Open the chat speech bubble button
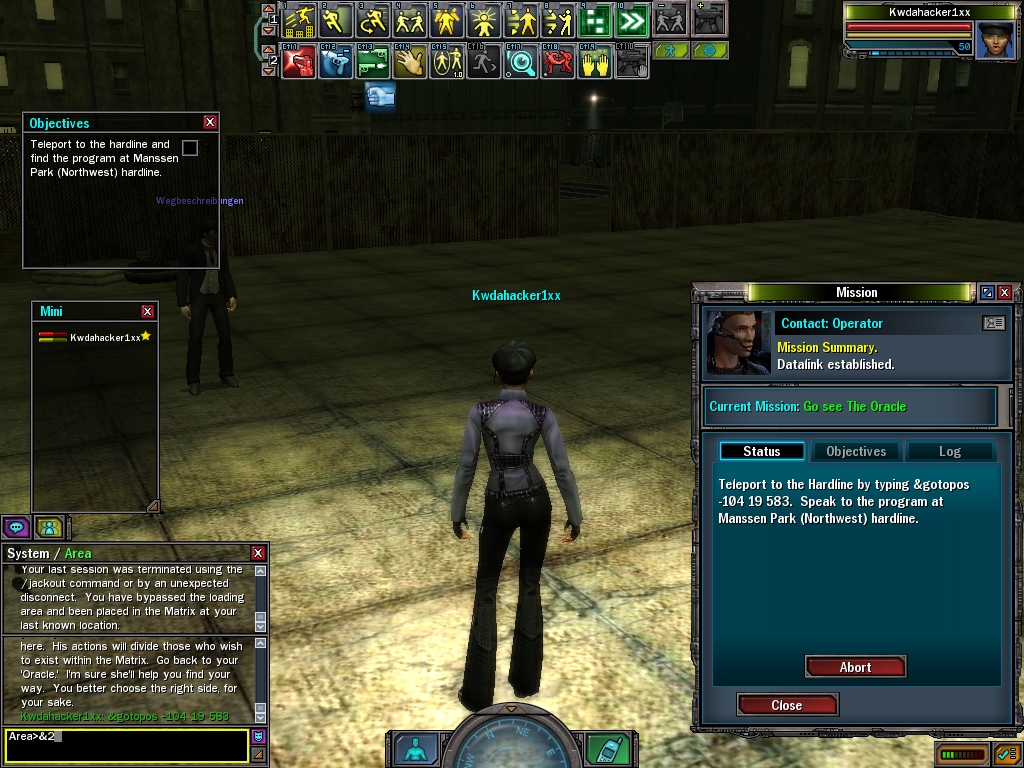Viewport: 1024px width, 768px height. point(15,527)
